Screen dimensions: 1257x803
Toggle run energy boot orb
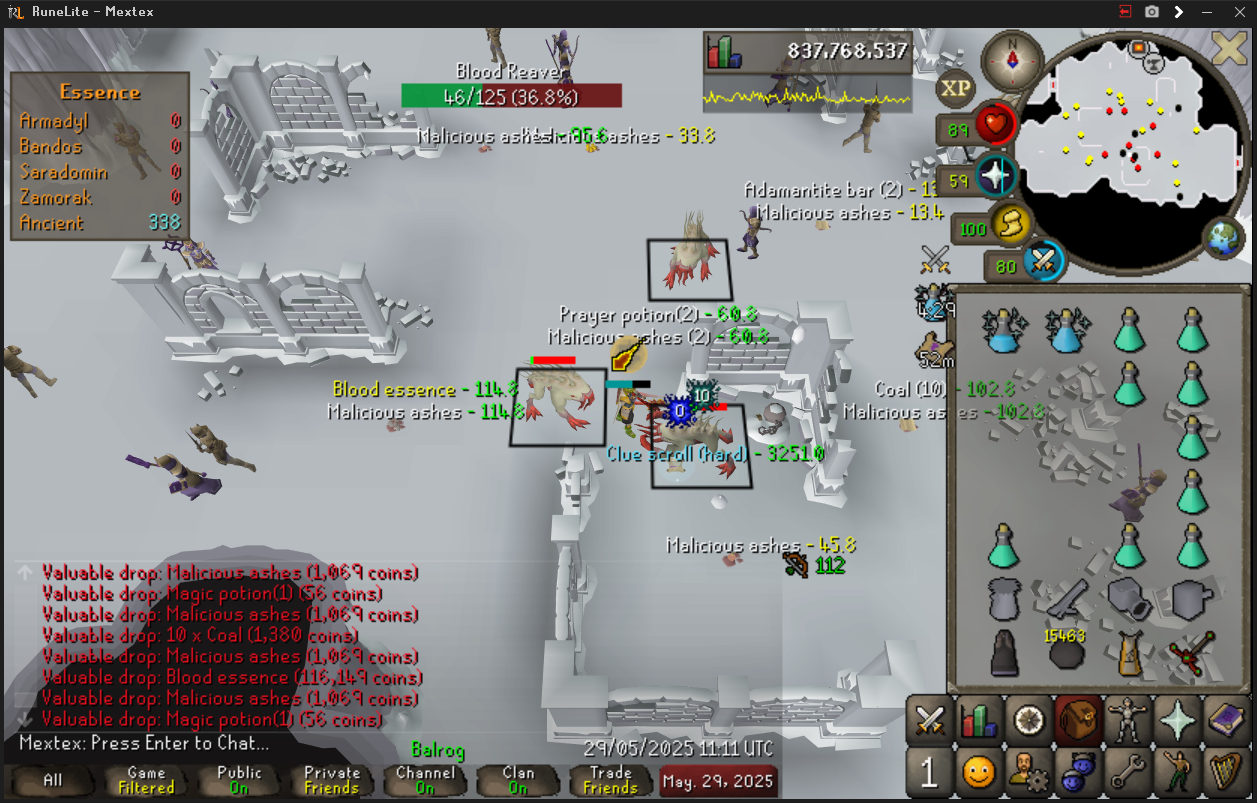pos(1012,226)
